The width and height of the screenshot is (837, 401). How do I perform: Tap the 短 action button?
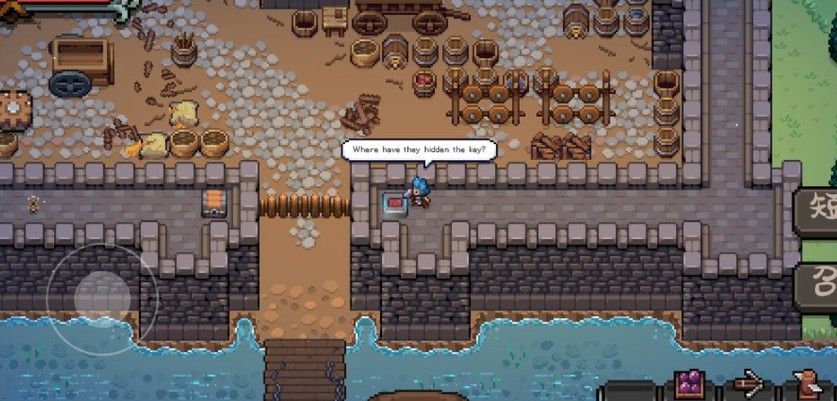[x=818, y=210]
